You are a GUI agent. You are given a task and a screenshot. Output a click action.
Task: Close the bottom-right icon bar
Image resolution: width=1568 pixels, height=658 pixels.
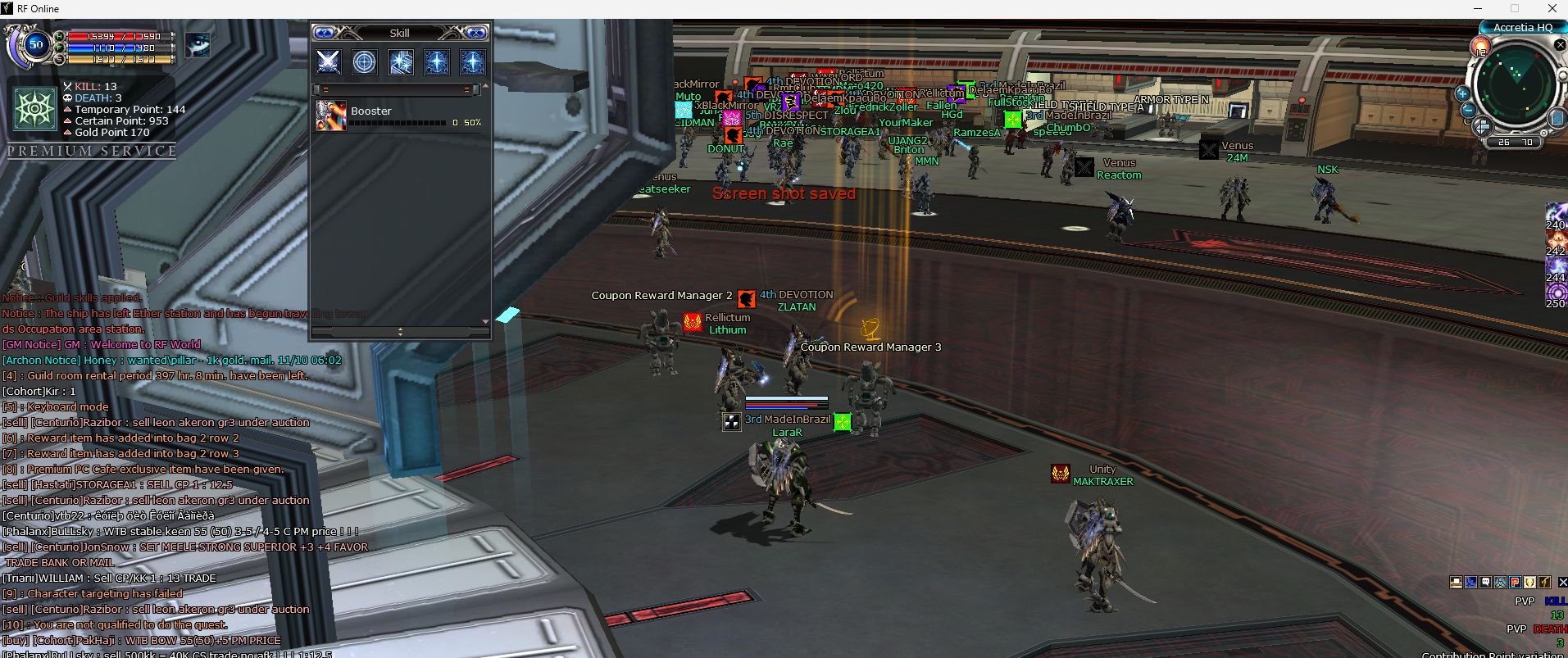pos(1562,582)
